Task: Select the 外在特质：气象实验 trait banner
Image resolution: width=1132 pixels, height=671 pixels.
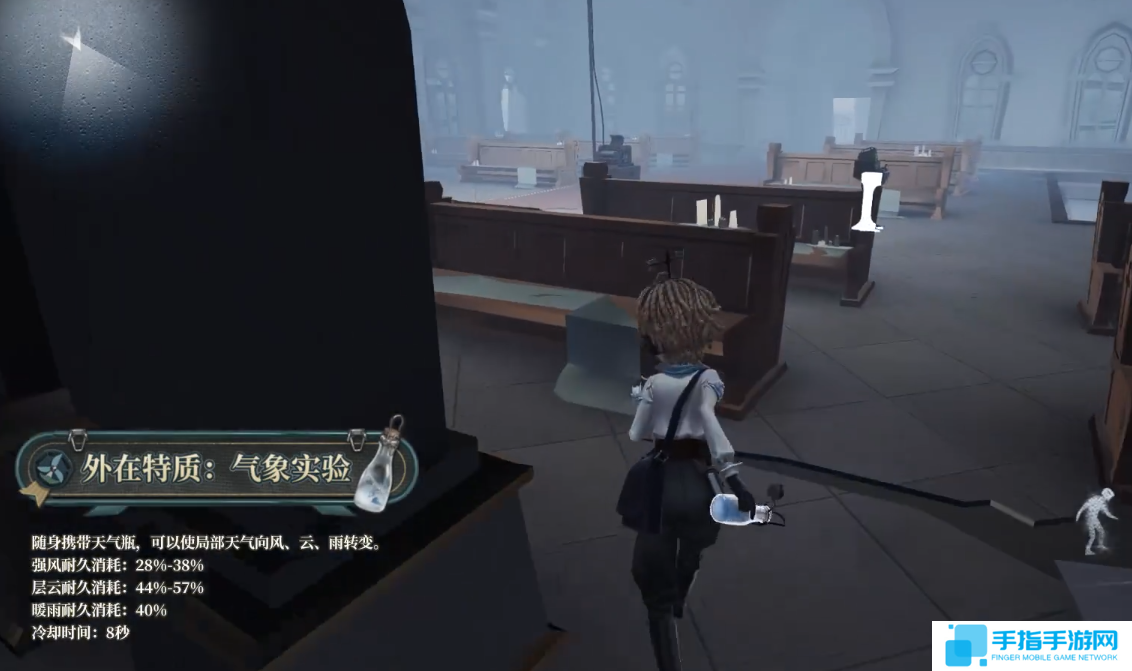Action: pos(215,468)
